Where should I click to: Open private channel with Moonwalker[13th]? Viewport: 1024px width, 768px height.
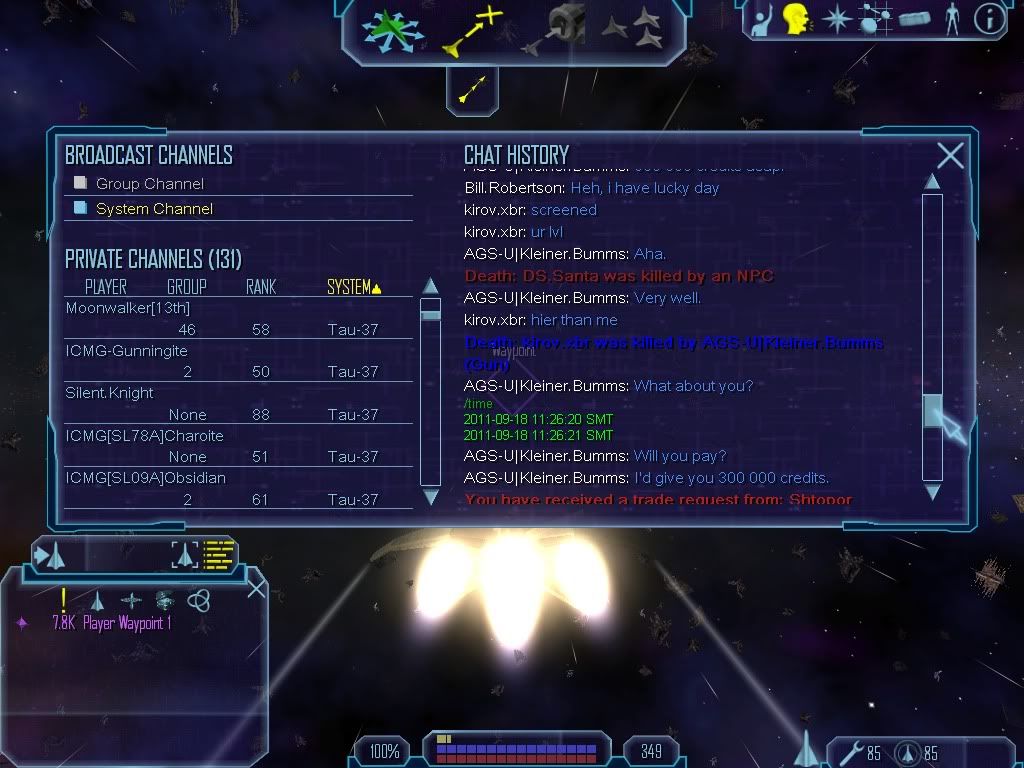click(x=128, y=308)
